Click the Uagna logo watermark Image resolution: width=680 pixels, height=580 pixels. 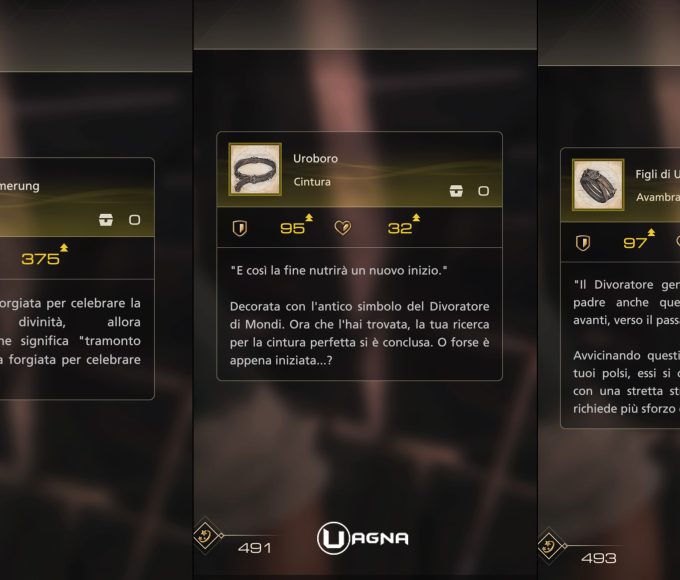tap(362, 538)
